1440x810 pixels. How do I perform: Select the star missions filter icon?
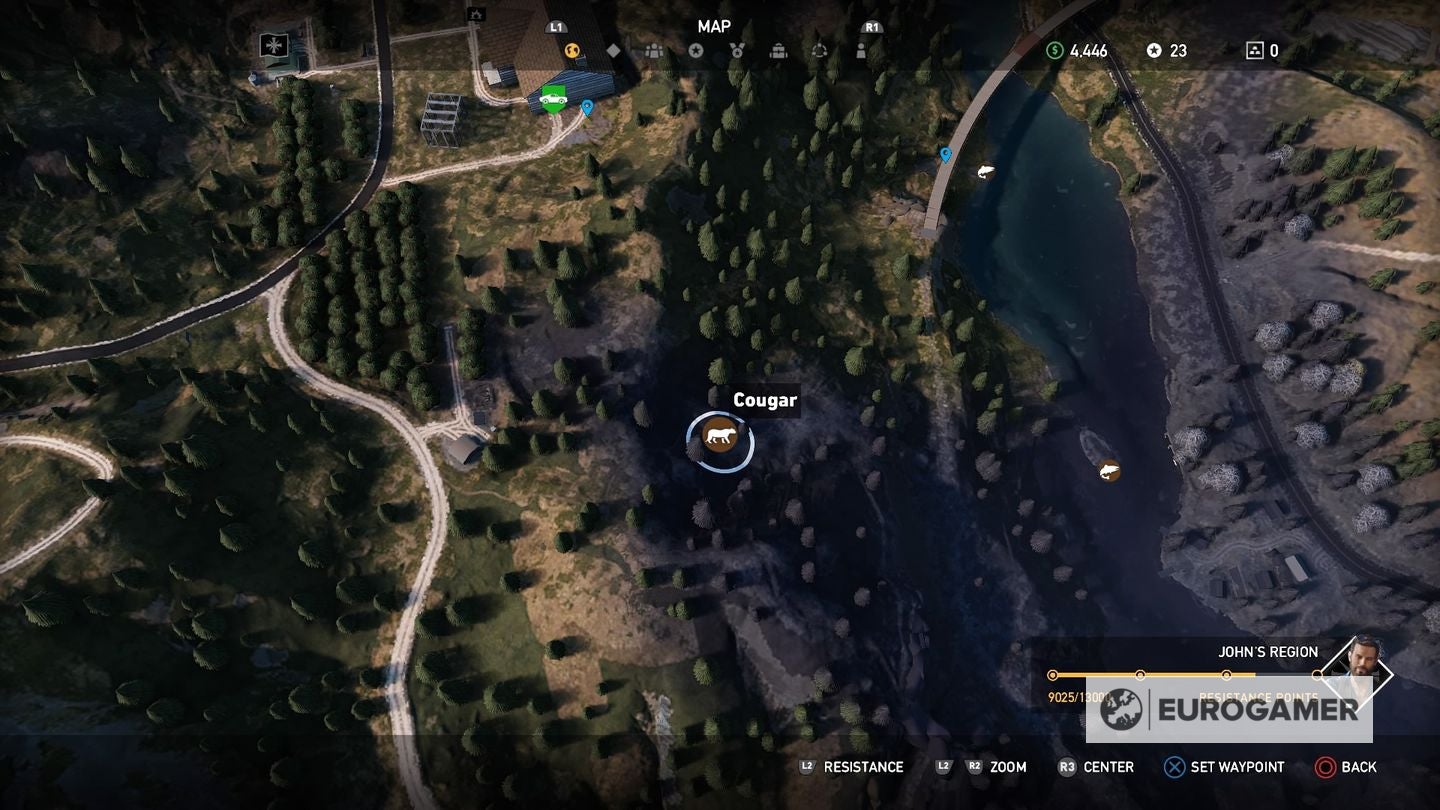[x=696, y=49]
